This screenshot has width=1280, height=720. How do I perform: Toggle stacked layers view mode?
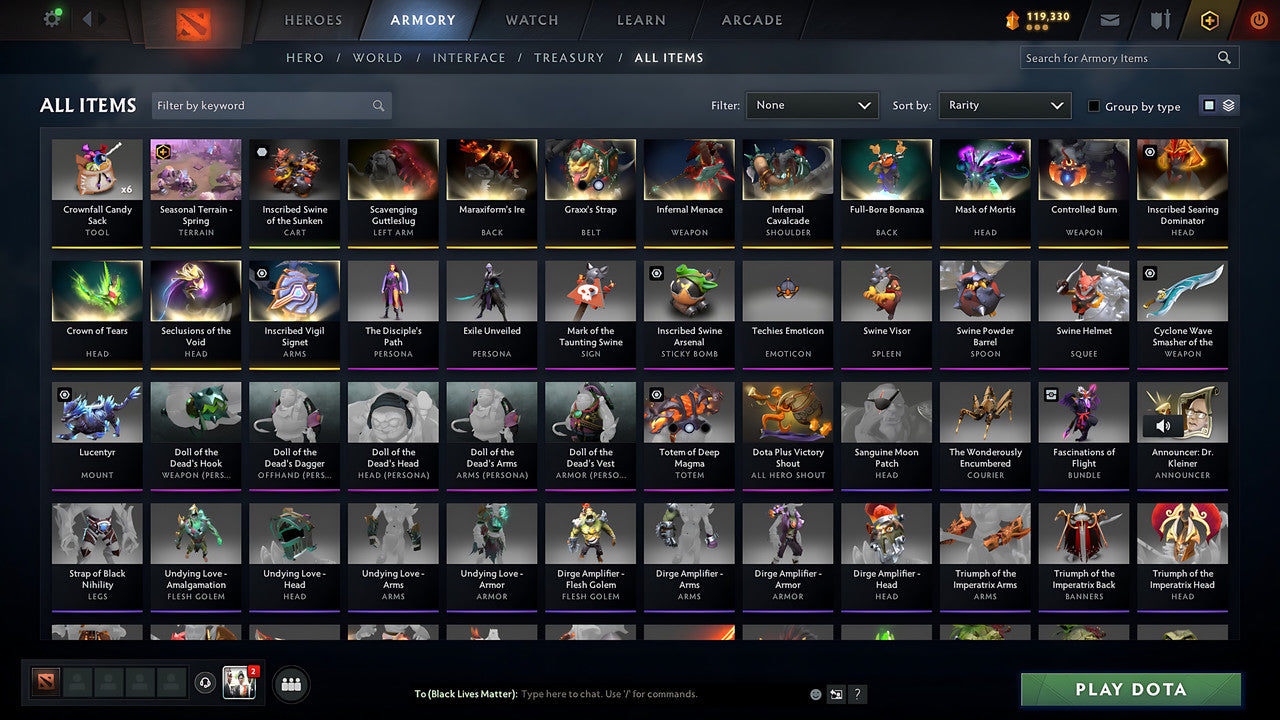click(x=1227, y=104)
